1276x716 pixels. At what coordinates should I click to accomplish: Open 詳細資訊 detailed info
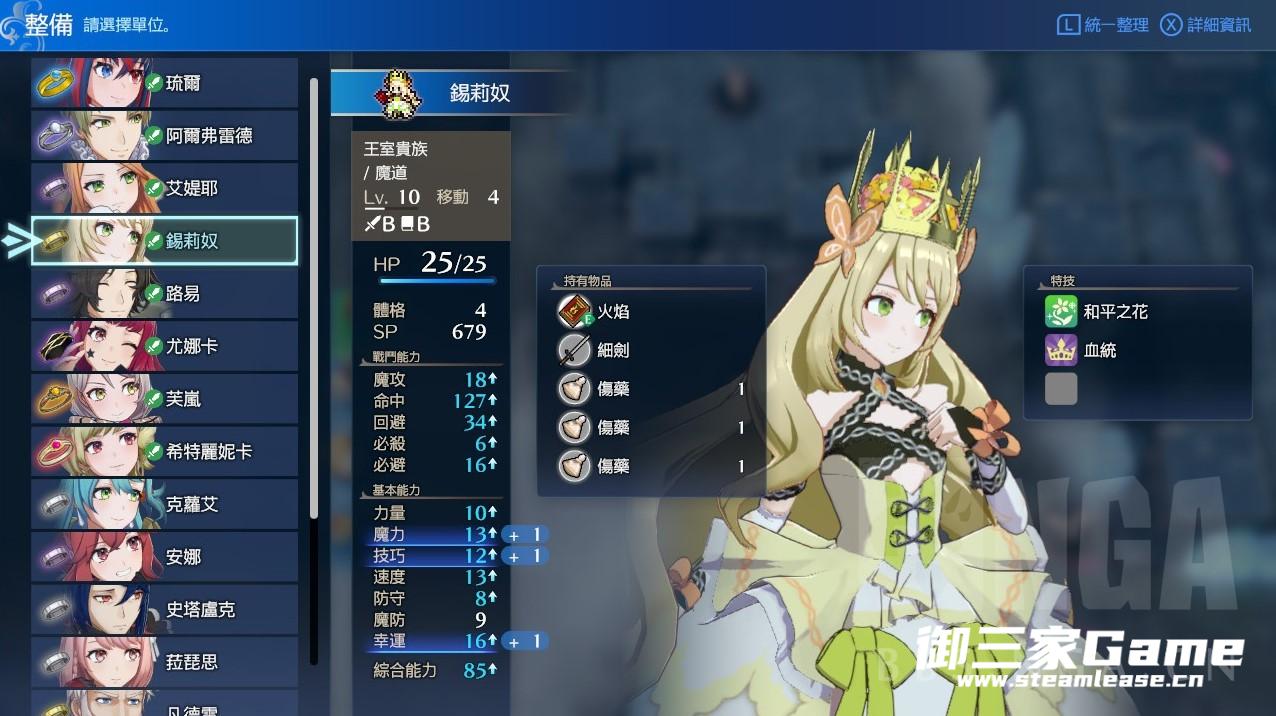[x=1206, y=25]
